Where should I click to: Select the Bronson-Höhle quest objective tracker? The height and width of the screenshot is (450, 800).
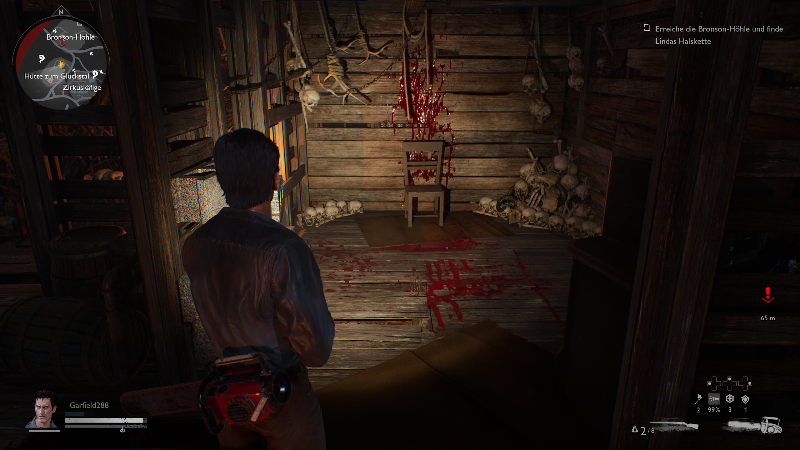[x=712, y=33]
